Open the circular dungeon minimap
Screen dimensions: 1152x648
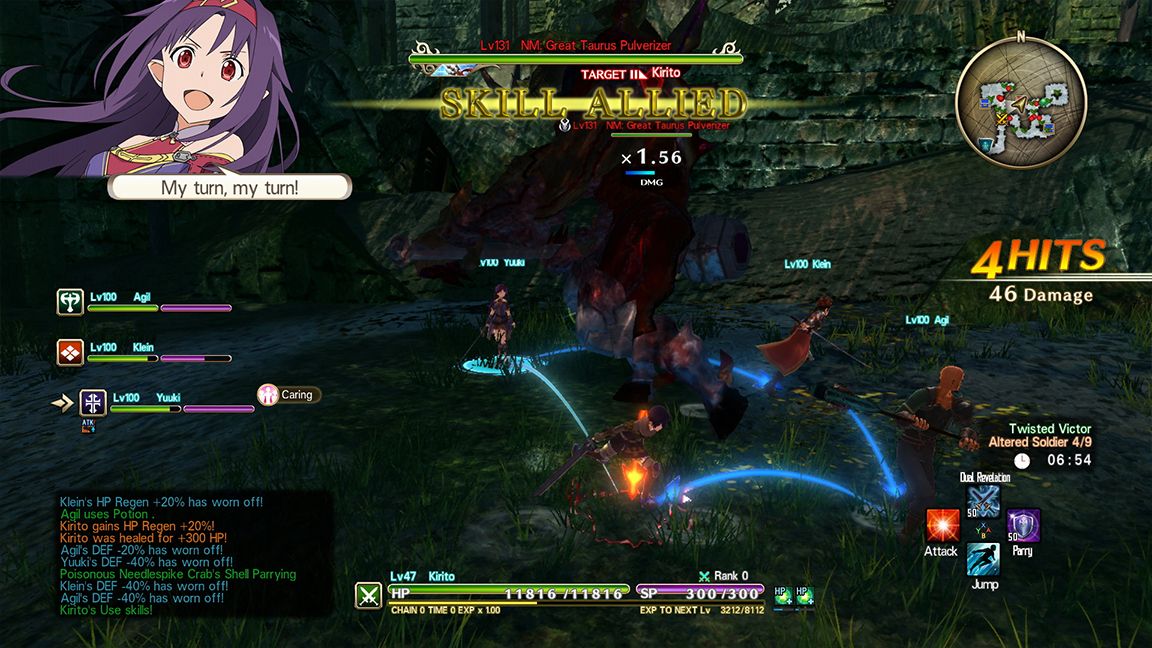(1020, 98)
